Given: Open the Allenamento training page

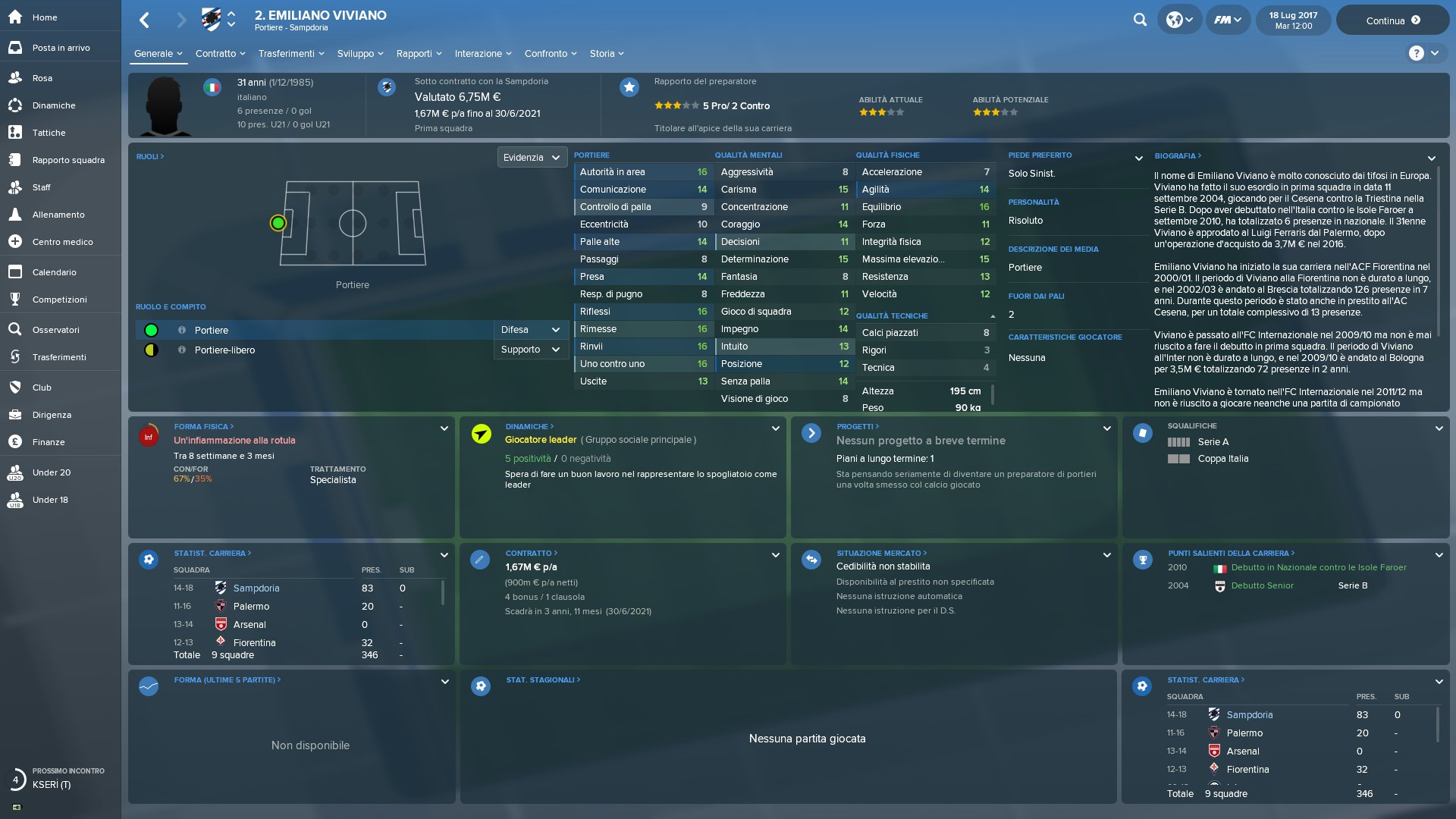Looking at the screenshot, I should [x=58, y=215].
